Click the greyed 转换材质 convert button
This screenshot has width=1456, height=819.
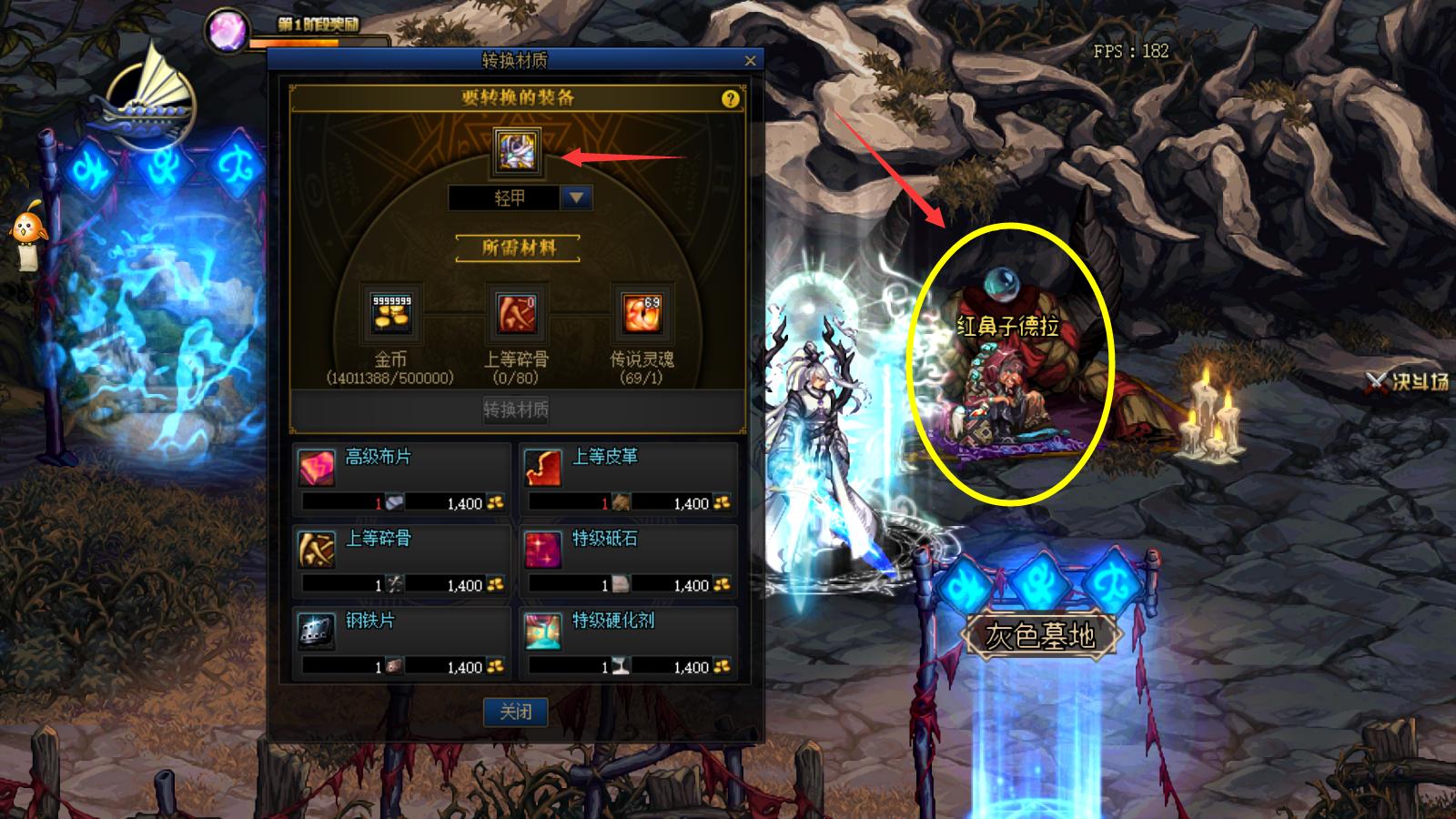515,411
